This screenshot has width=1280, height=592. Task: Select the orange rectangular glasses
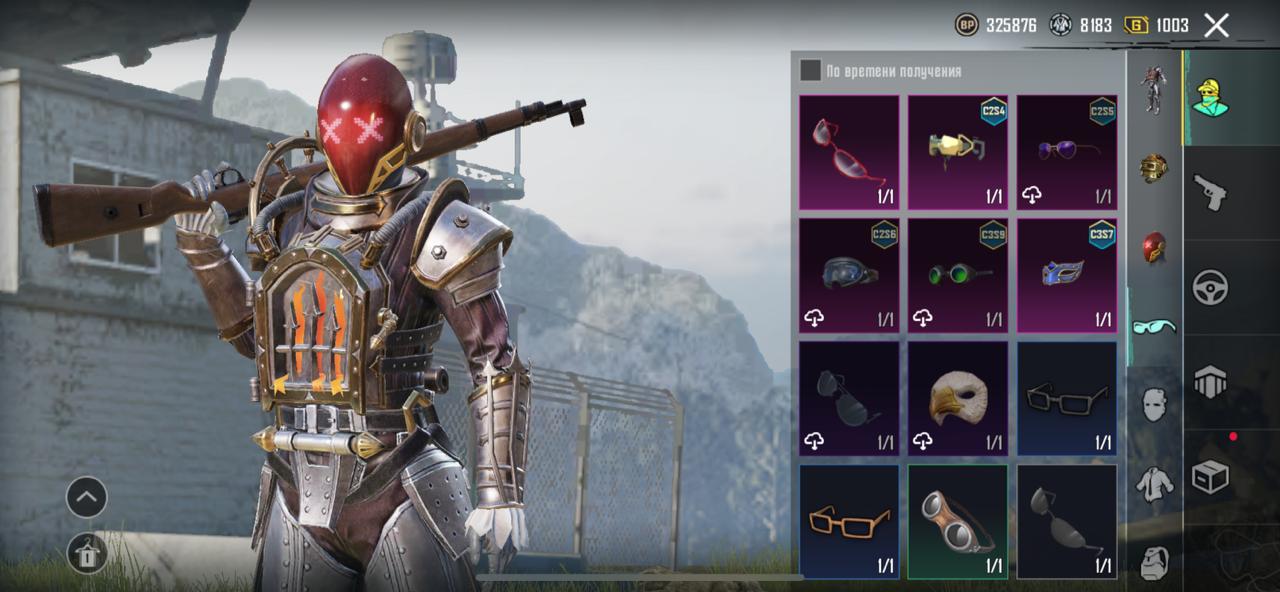(x=849, y=521)
